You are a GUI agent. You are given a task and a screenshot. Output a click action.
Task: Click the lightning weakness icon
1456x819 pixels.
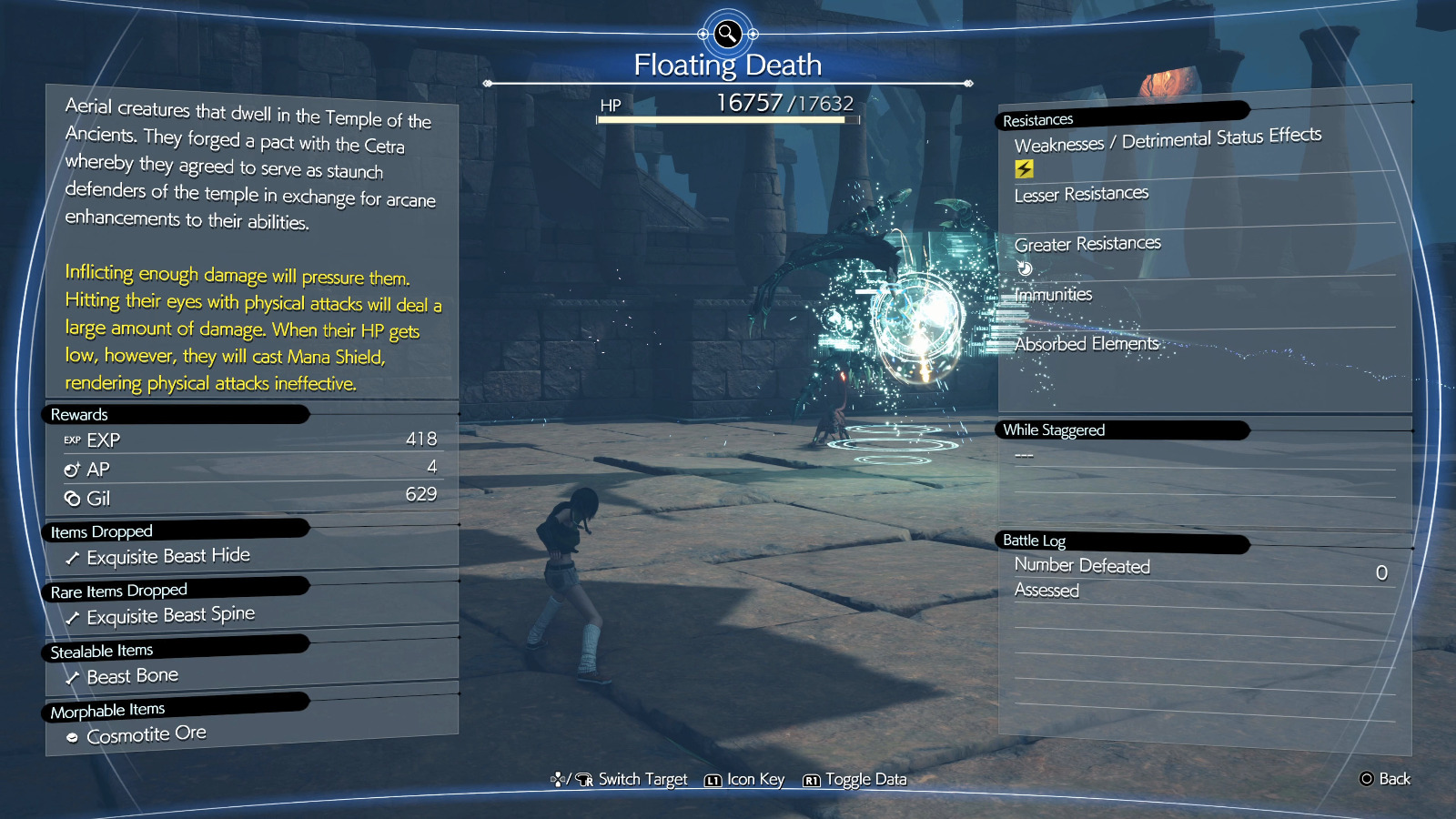click(1024, 168)
